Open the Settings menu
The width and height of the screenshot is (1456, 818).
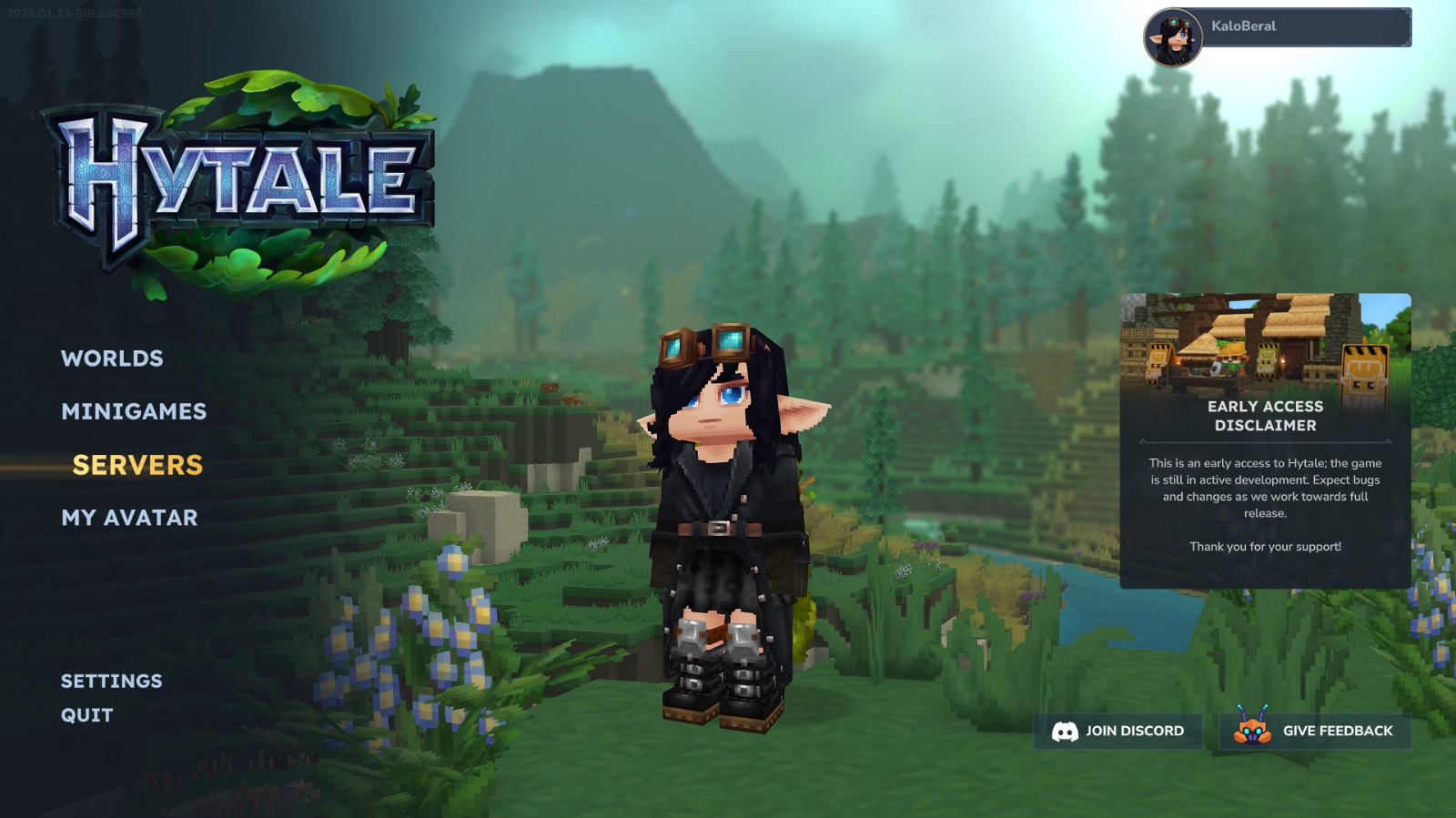coord(111,681)
